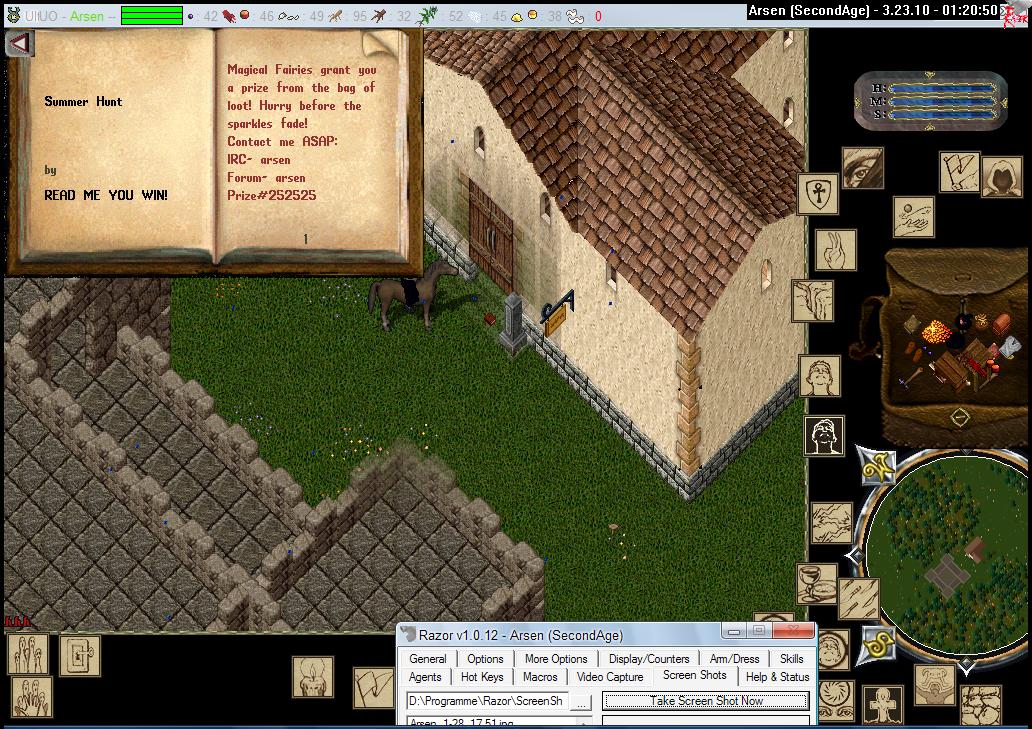
Task: Click the browse button beside the screenshot path
Action: 582,702
